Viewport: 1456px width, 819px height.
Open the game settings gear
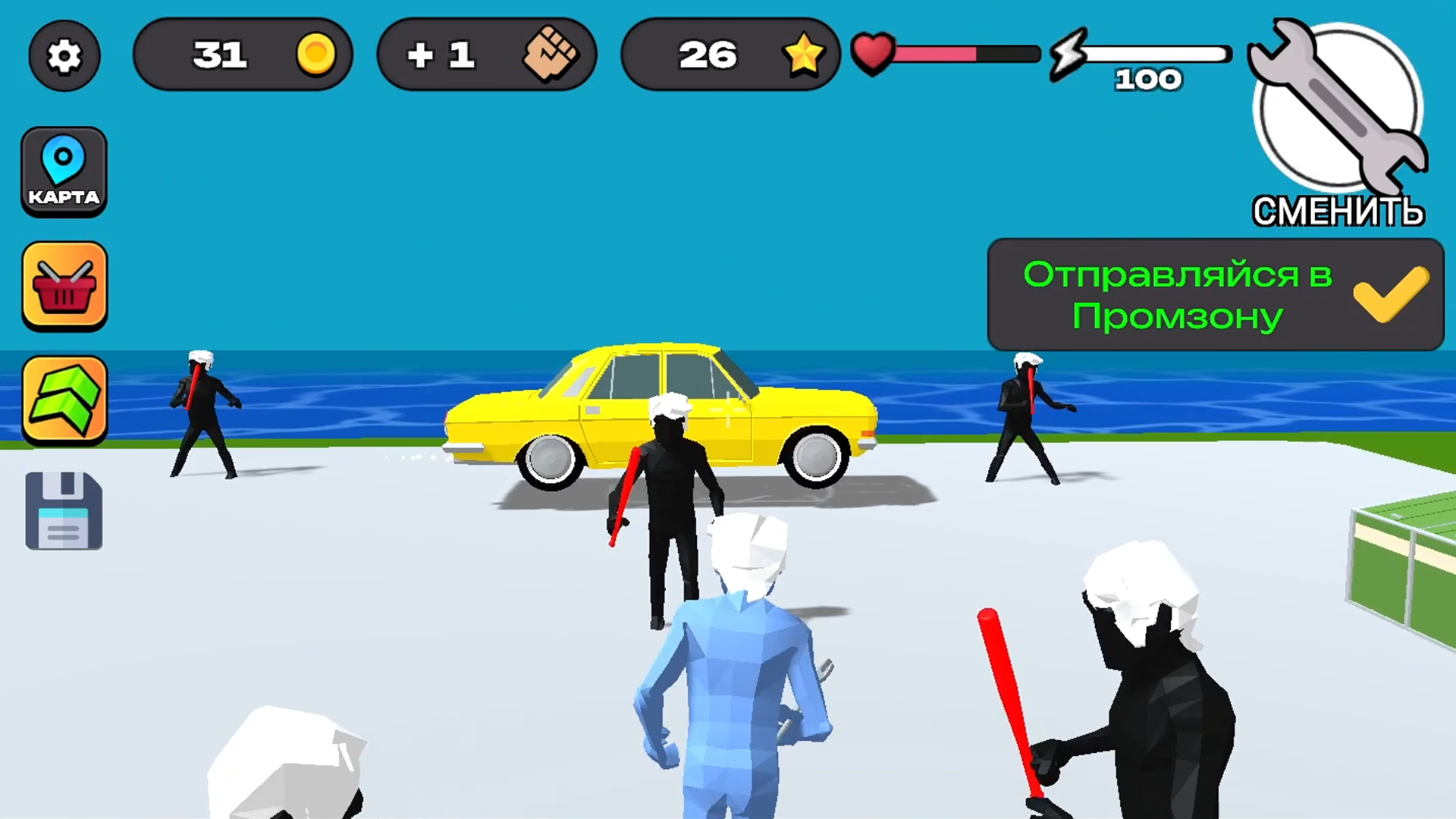64,55
